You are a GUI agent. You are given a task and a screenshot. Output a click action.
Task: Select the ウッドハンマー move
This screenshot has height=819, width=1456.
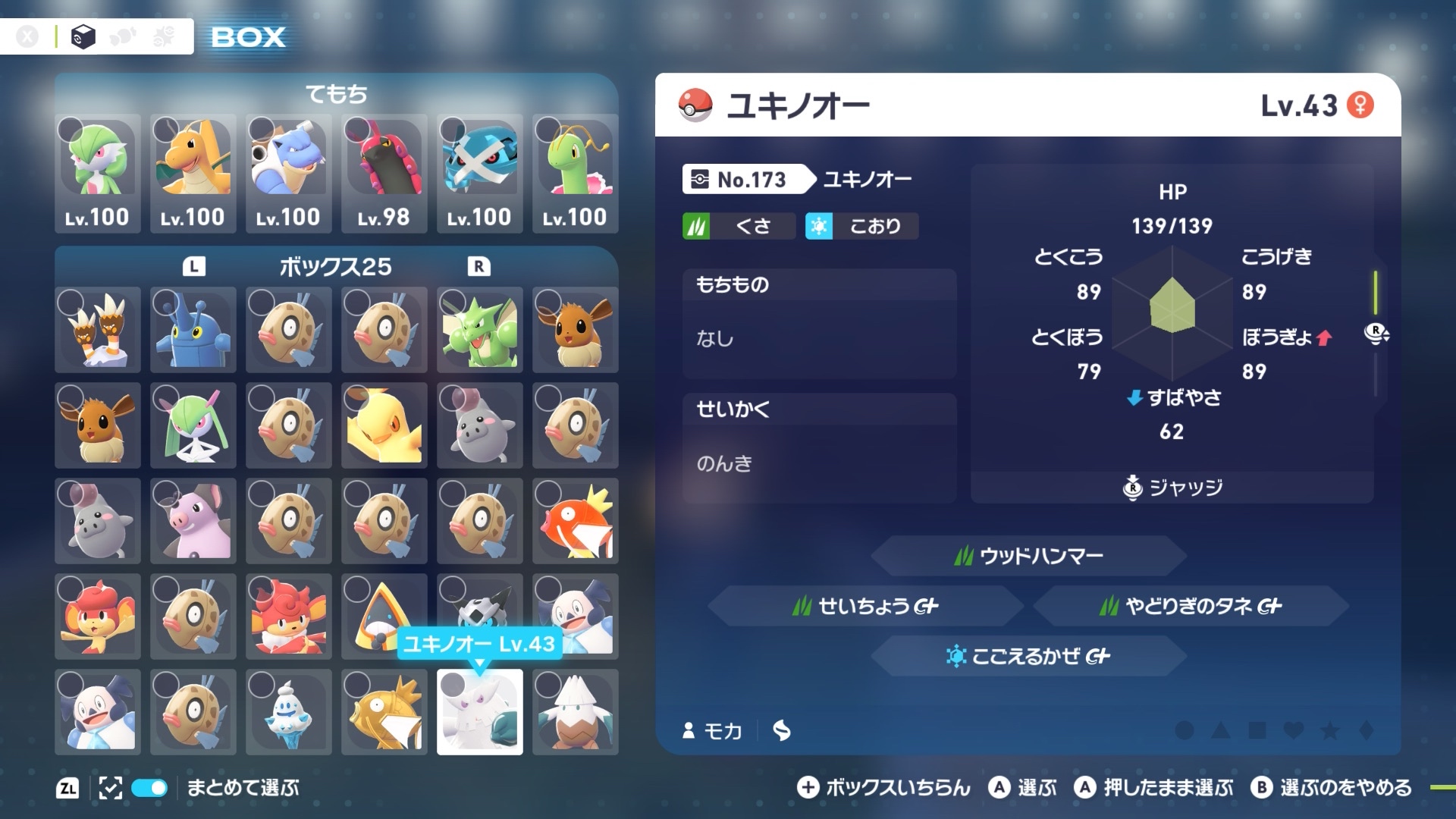click(1028, 556)
